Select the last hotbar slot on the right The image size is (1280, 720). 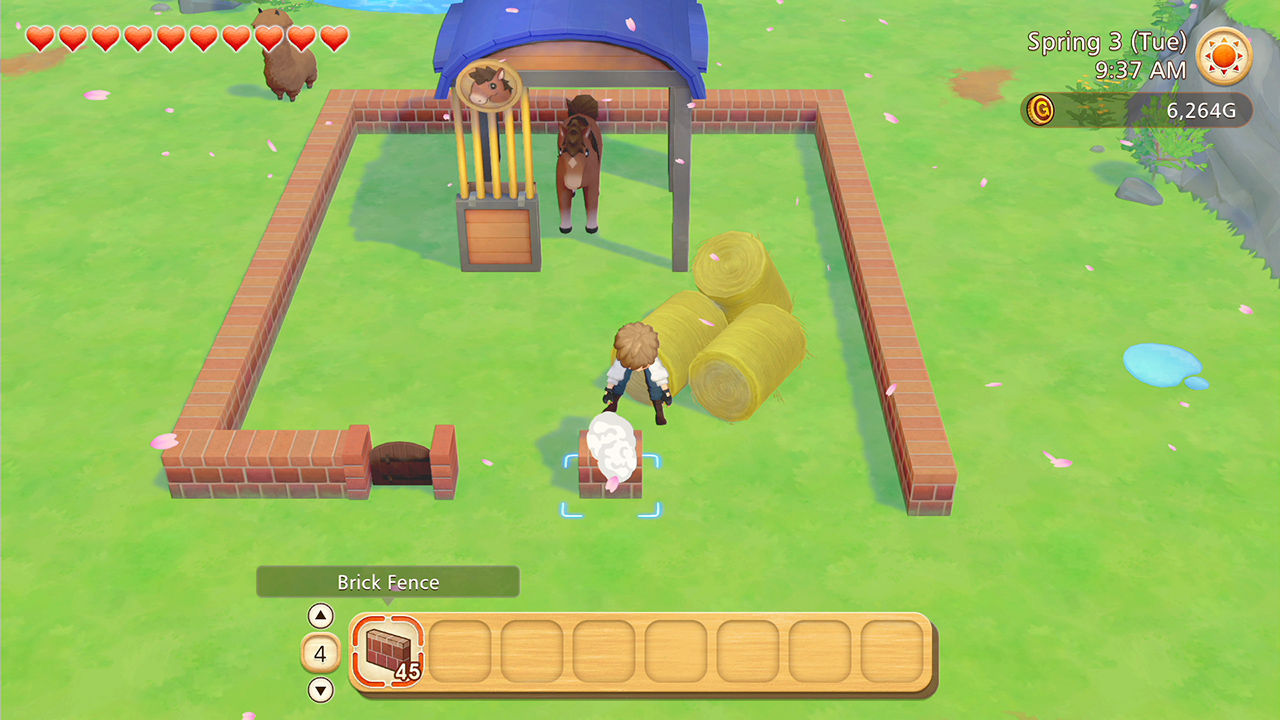[x=893, y=651]
